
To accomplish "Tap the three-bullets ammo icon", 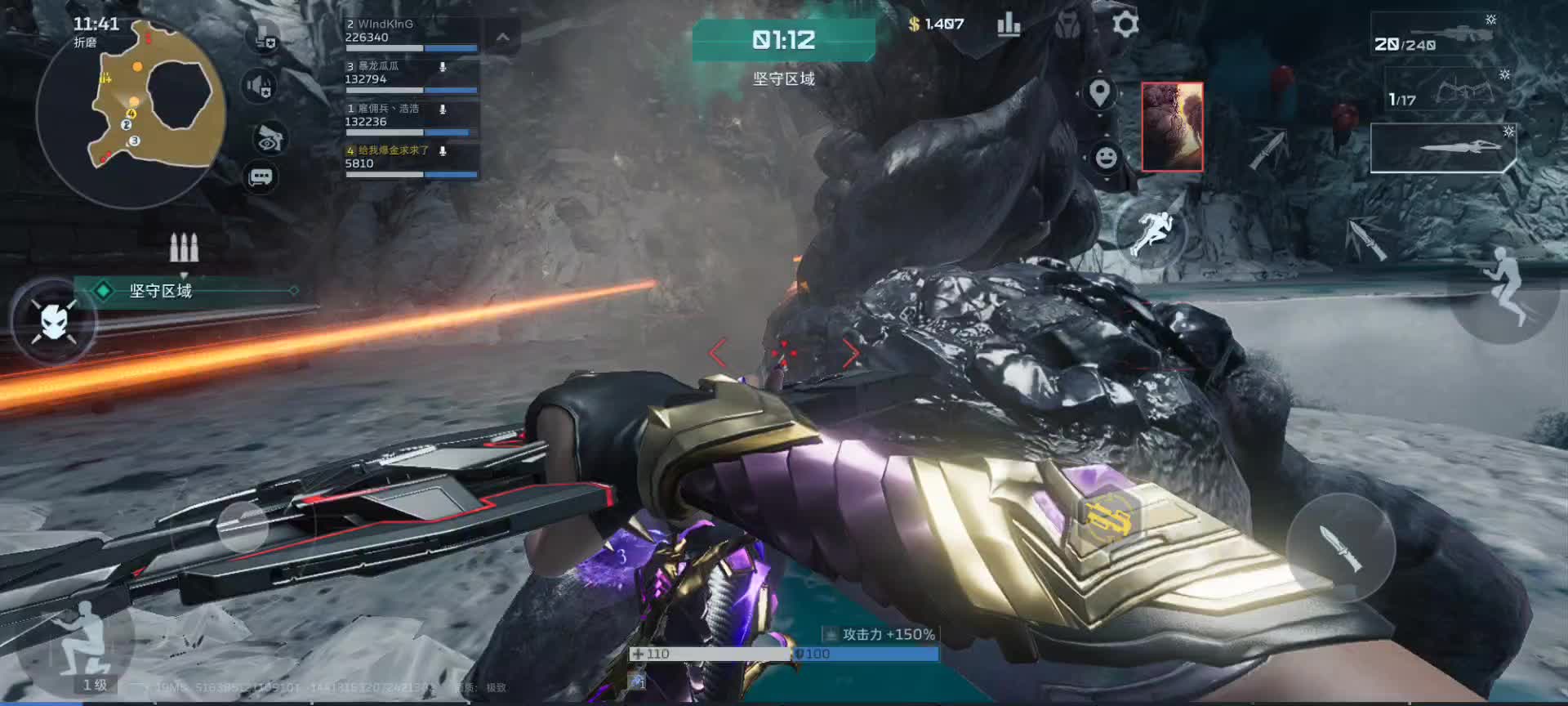I will click(x=184, y=247).
